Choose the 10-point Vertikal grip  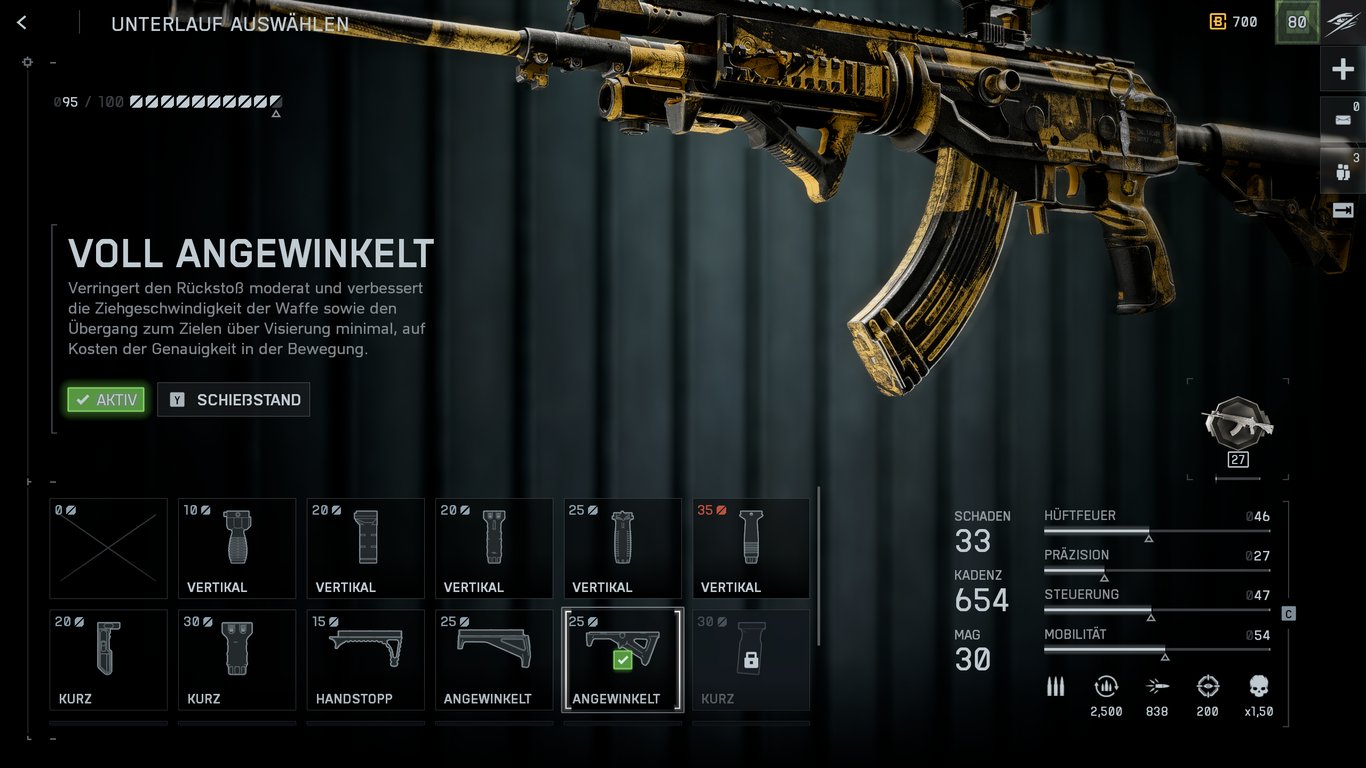(237, 548)
